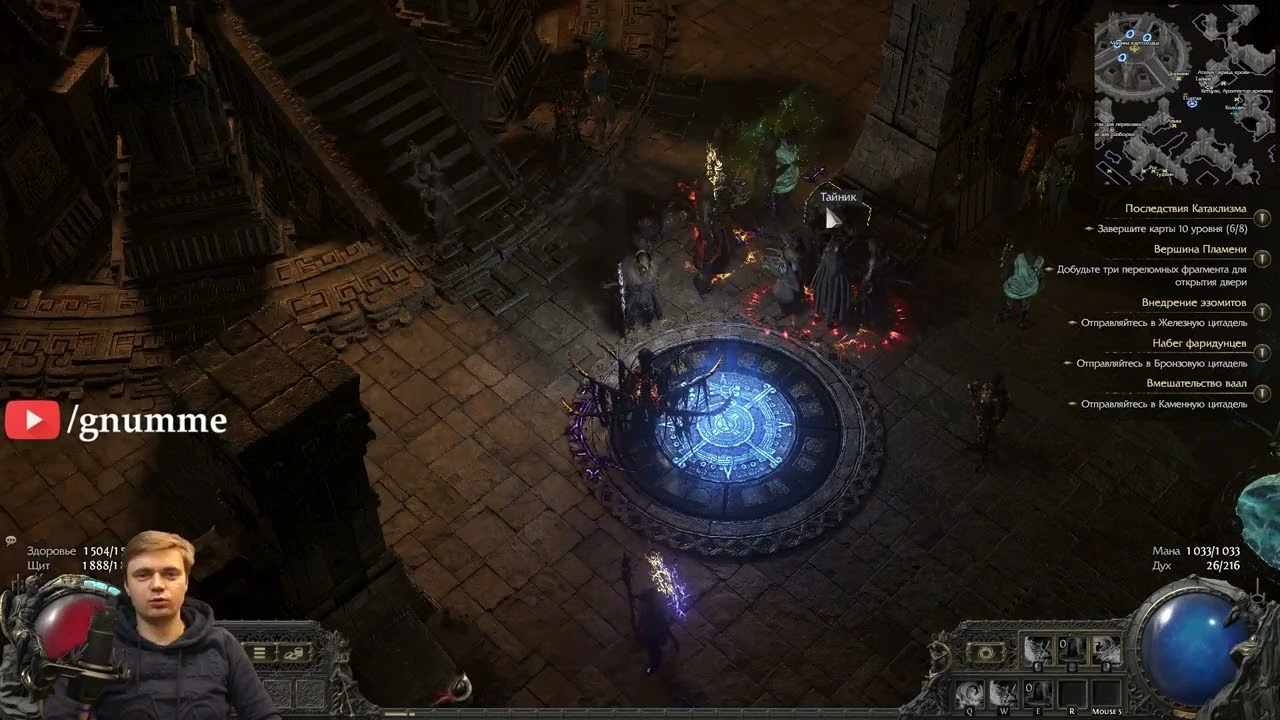
Task: Select the slashing skill bound to W
Action: click(x=1004, y=691)
